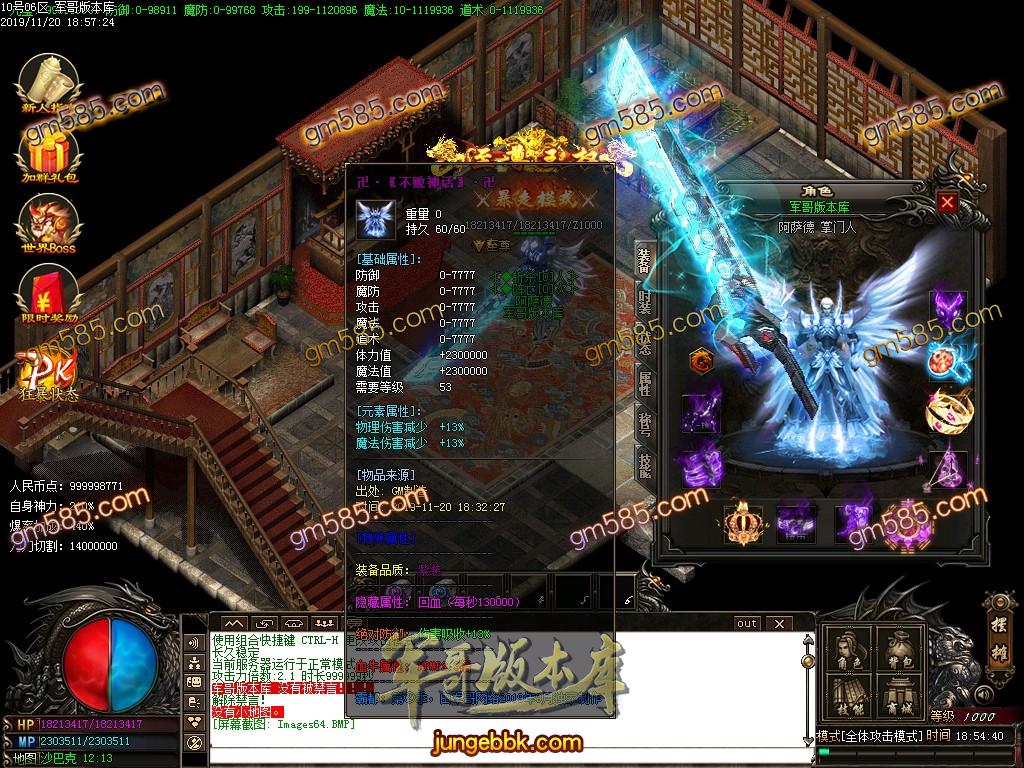Screen dimensions: 1024x768
Task: Close the character panel
Action: 947,202
